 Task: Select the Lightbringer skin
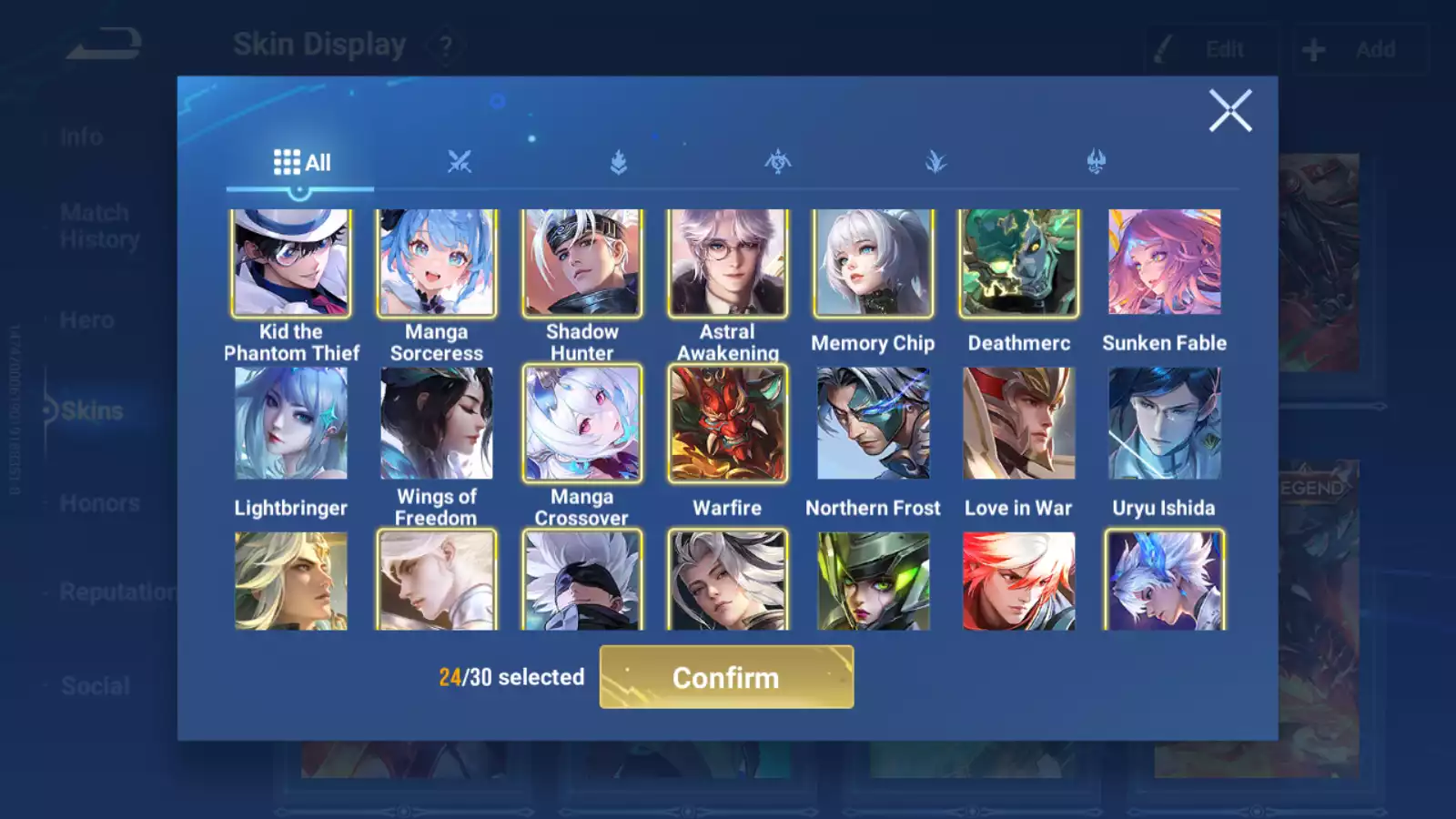[x=291, y=423]
